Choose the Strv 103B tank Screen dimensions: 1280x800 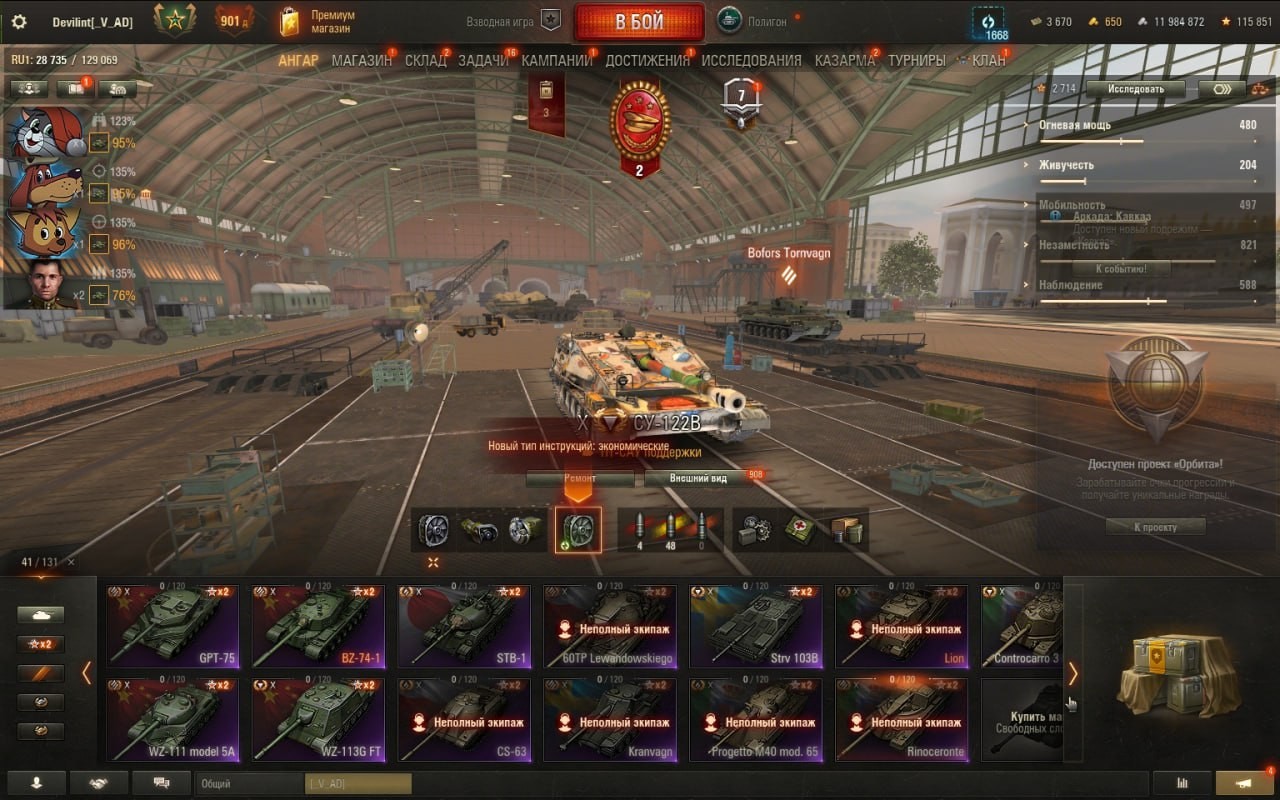pos(756,626)
